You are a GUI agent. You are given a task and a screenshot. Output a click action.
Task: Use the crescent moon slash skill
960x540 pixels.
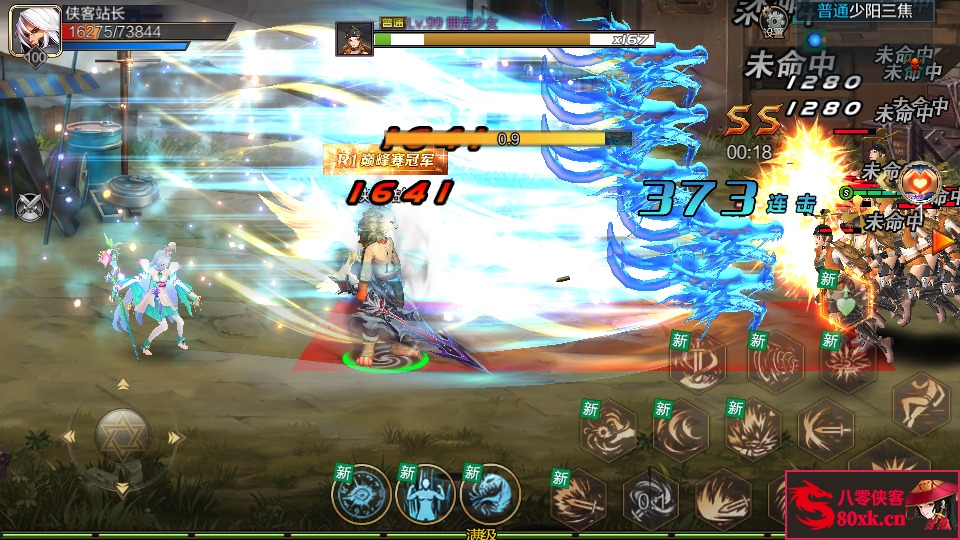pyautogui.click(x=681, y=430)
